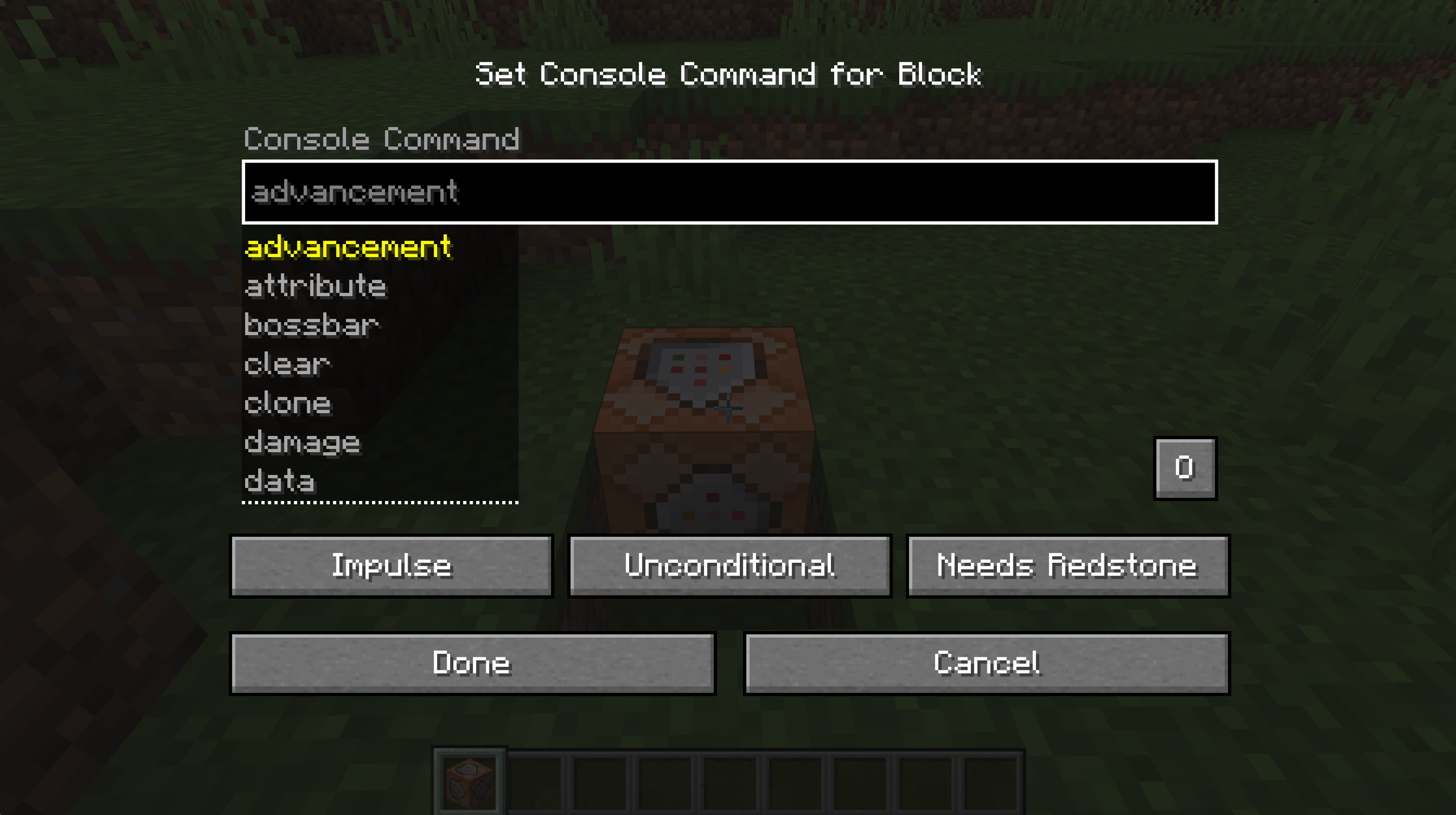
Task: Click the dotted scroll indicator below "data"
Action: click(380, 504)
